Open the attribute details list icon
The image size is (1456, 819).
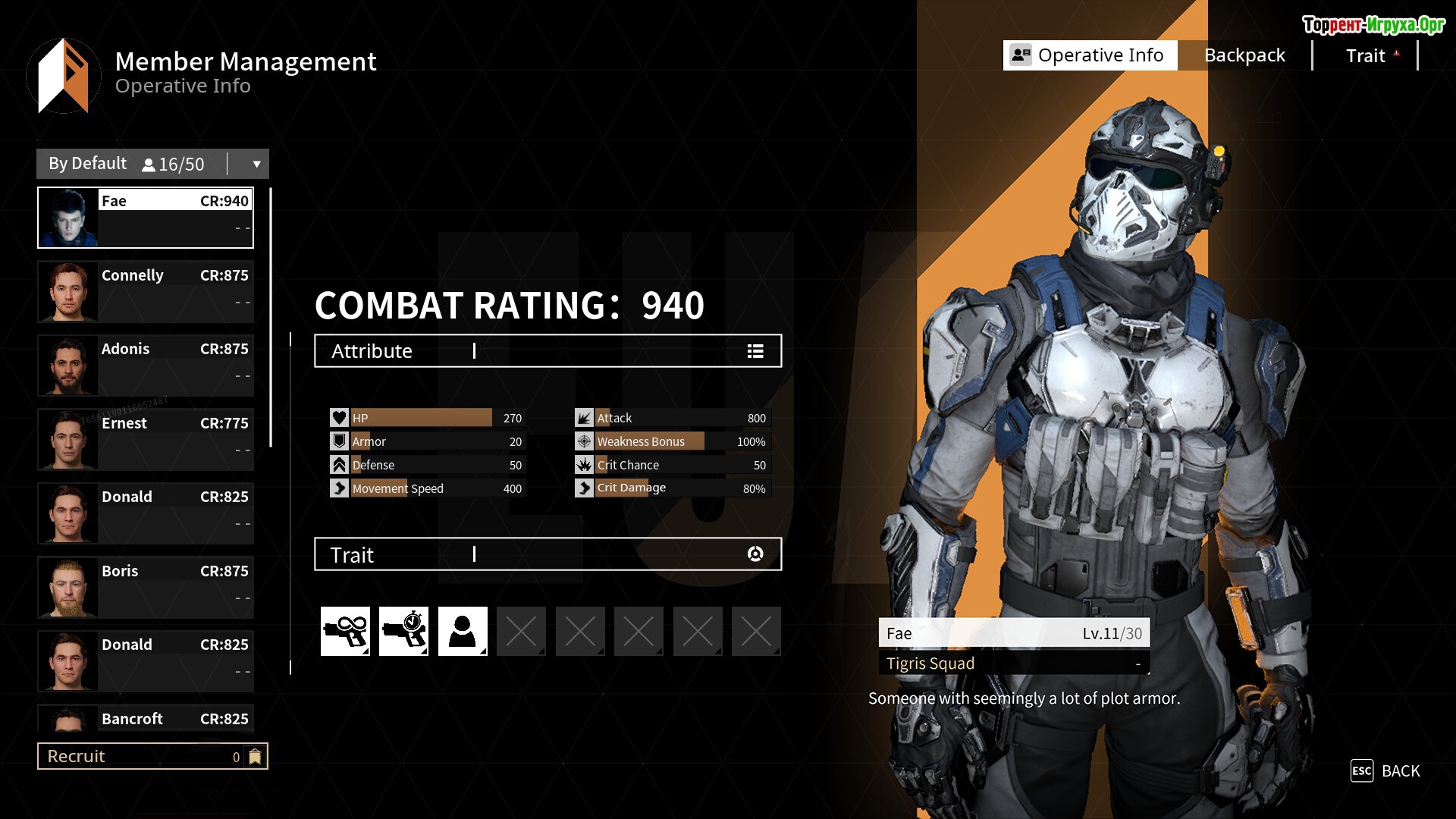point(755,351)
